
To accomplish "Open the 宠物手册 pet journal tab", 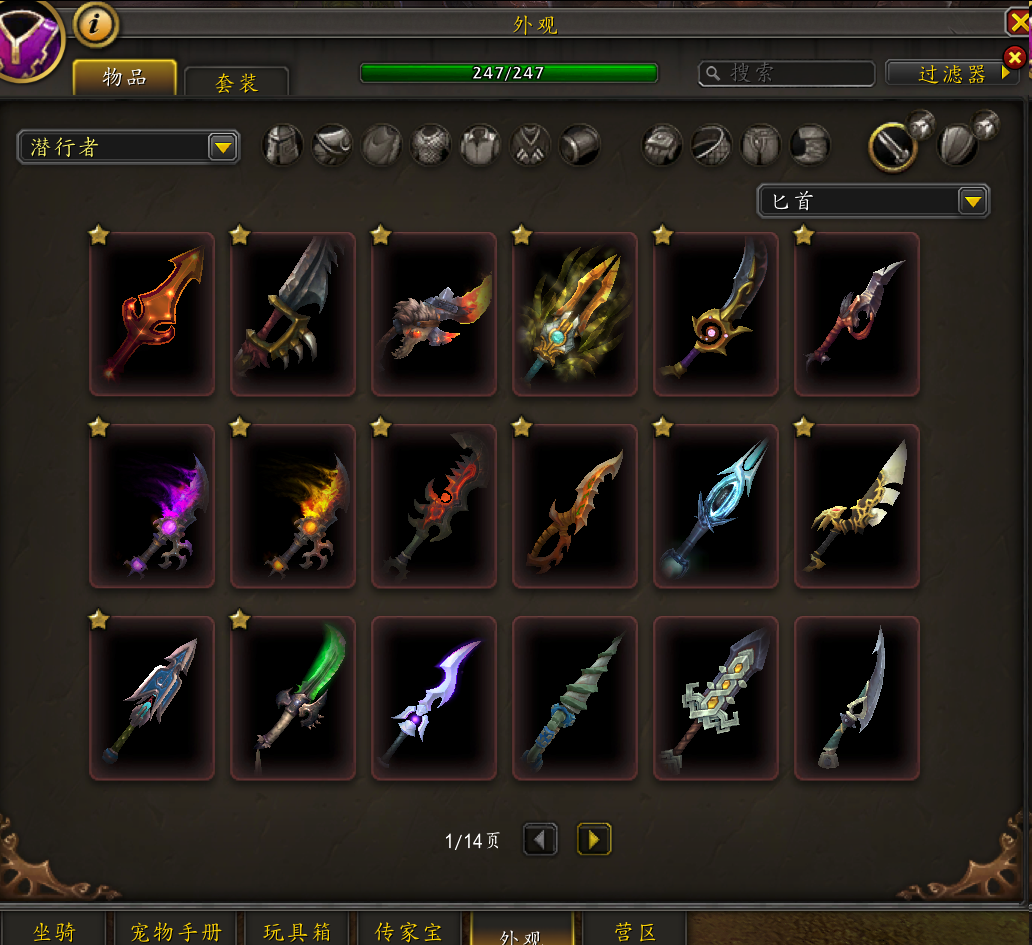I will [176, 932].
